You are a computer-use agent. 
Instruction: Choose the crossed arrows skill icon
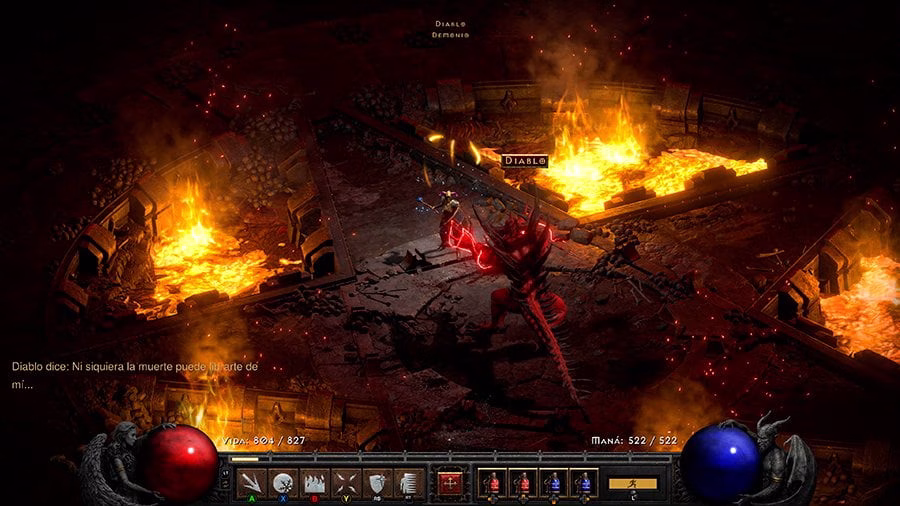click(345, 483)
